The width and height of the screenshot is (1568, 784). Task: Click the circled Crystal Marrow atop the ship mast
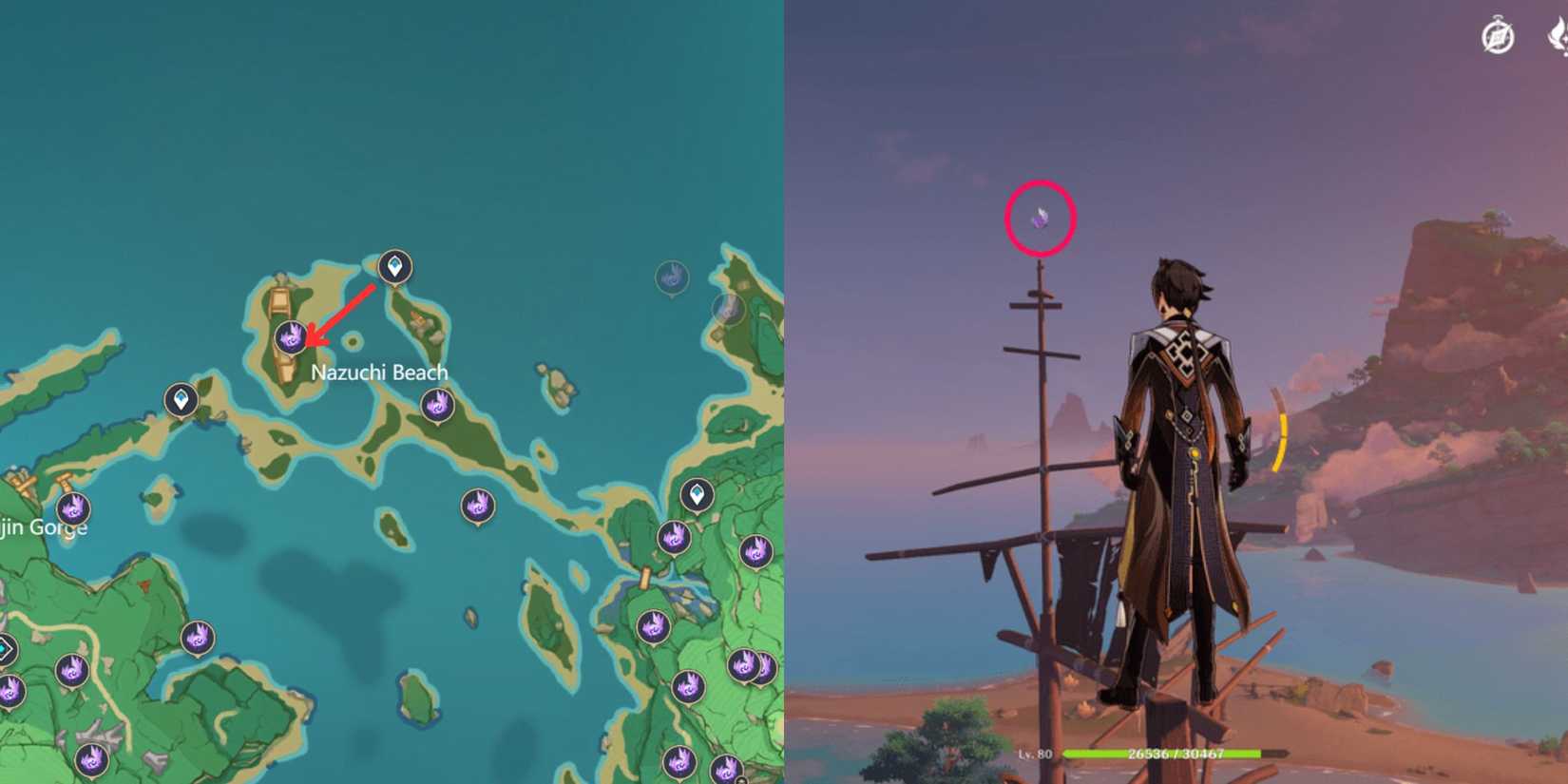1039,218
